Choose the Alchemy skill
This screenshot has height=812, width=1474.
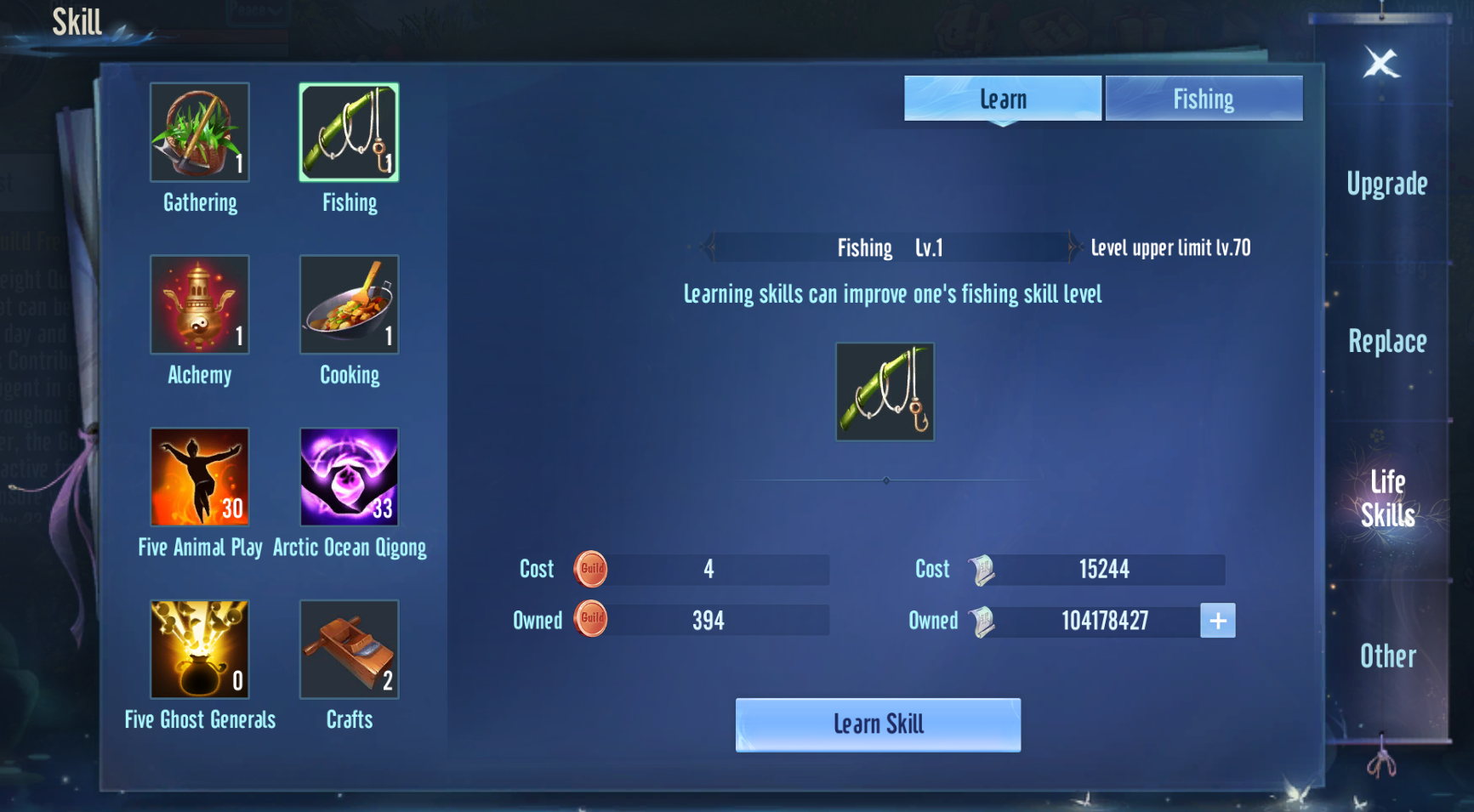(200, 304)
